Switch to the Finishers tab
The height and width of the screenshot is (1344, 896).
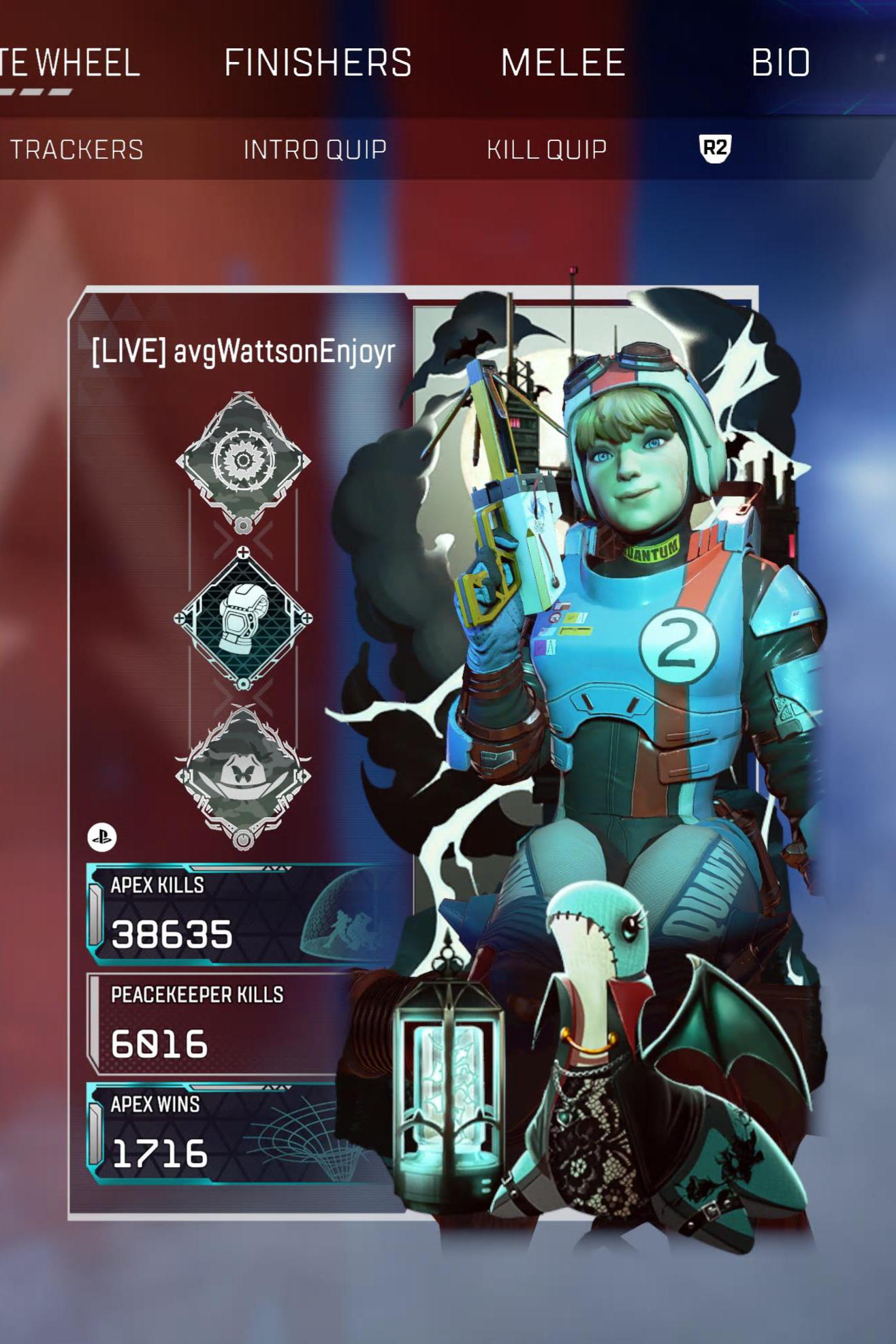(x=318, y=63)
